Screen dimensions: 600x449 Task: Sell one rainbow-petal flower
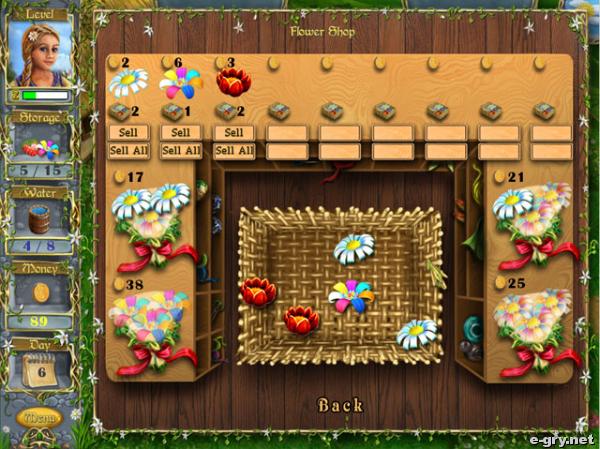click(181, 132)
